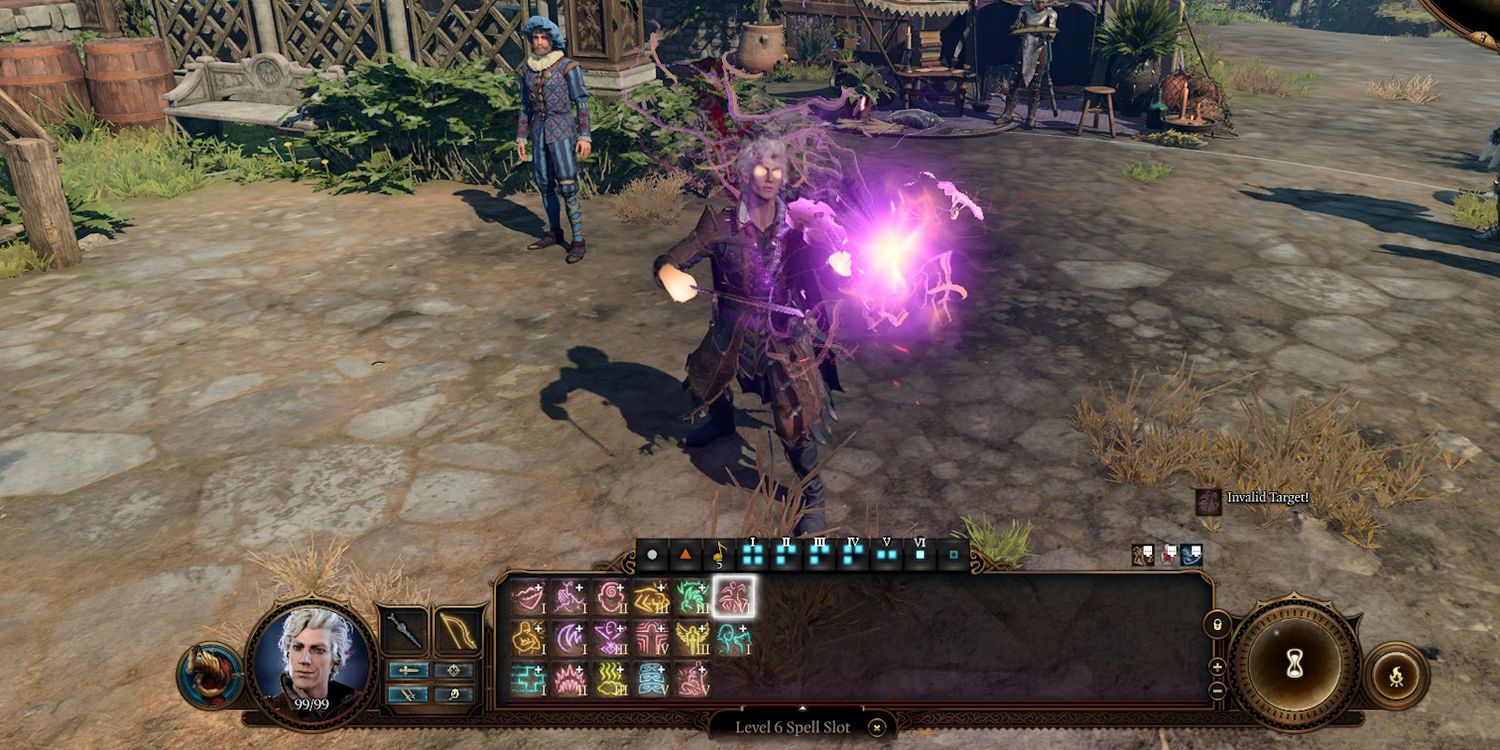Pick the pink spiral-head level II spell
Screen dimensions: 1500x750
[611, 596]
